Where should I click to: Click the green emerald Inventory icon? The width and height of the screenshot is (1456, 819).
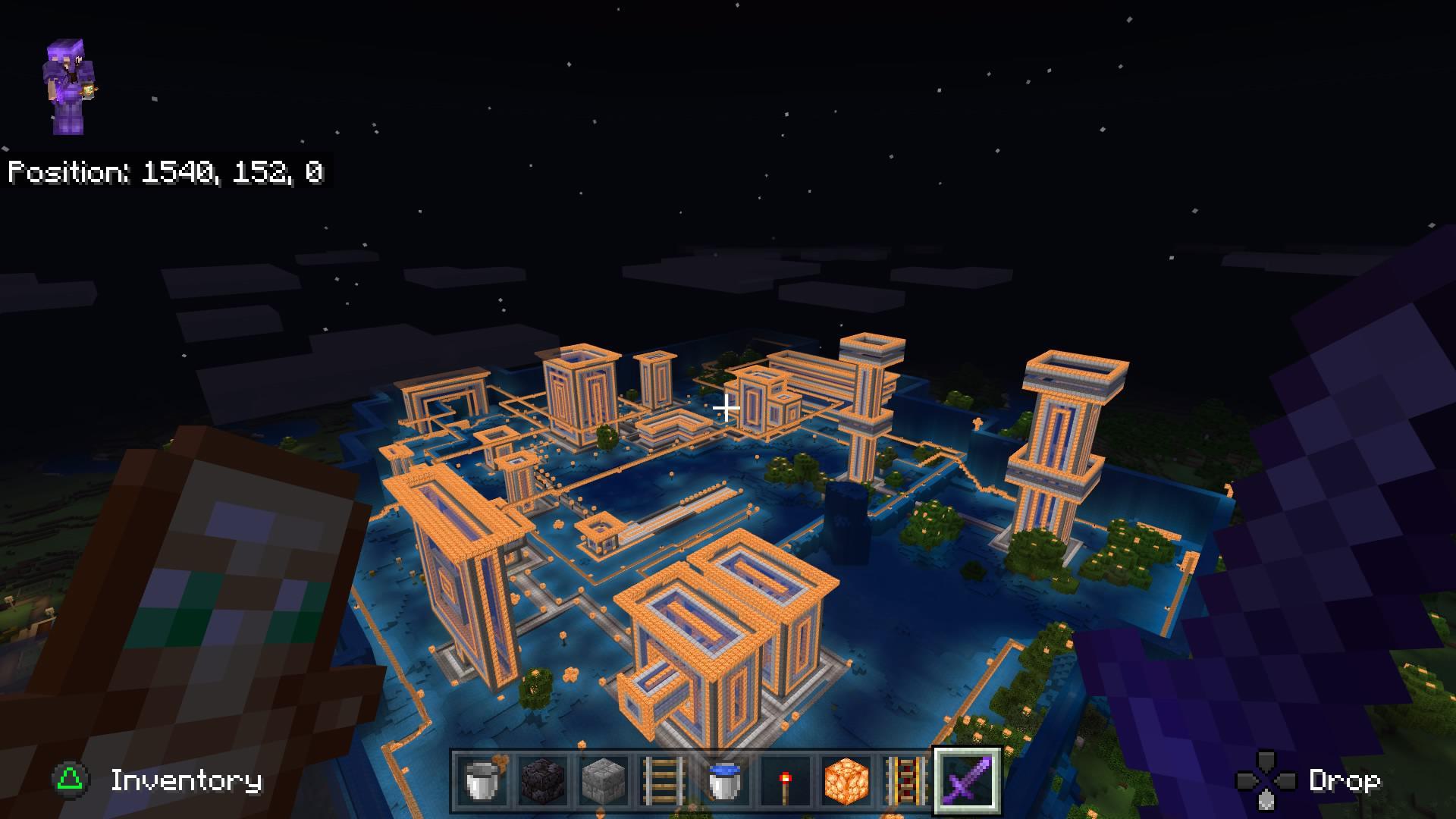click(x=68, y=780)
